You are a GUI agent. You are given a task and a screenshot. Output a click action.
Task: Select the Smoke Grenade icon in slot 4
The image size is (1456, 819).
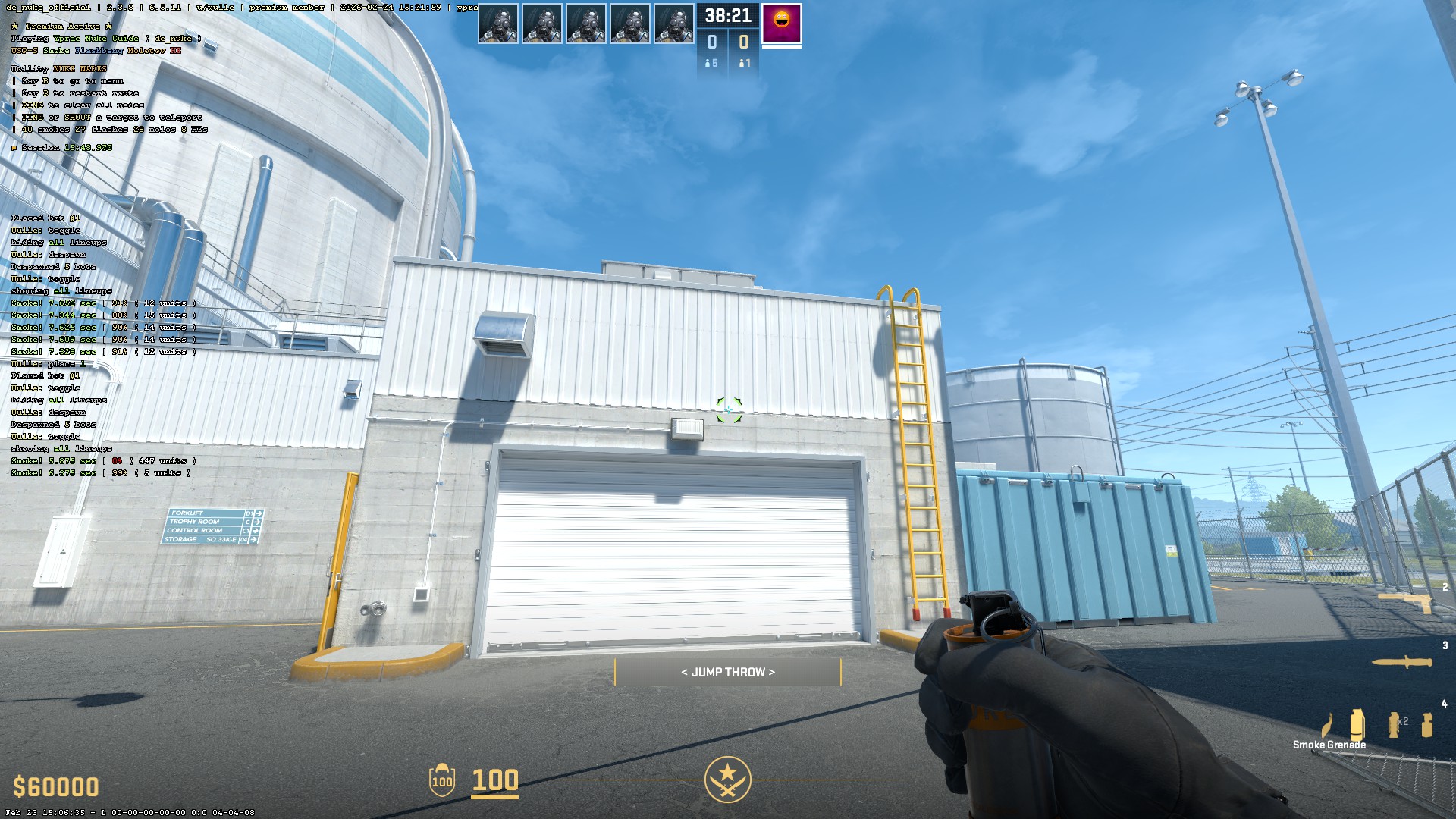[x=1358, y=725]
